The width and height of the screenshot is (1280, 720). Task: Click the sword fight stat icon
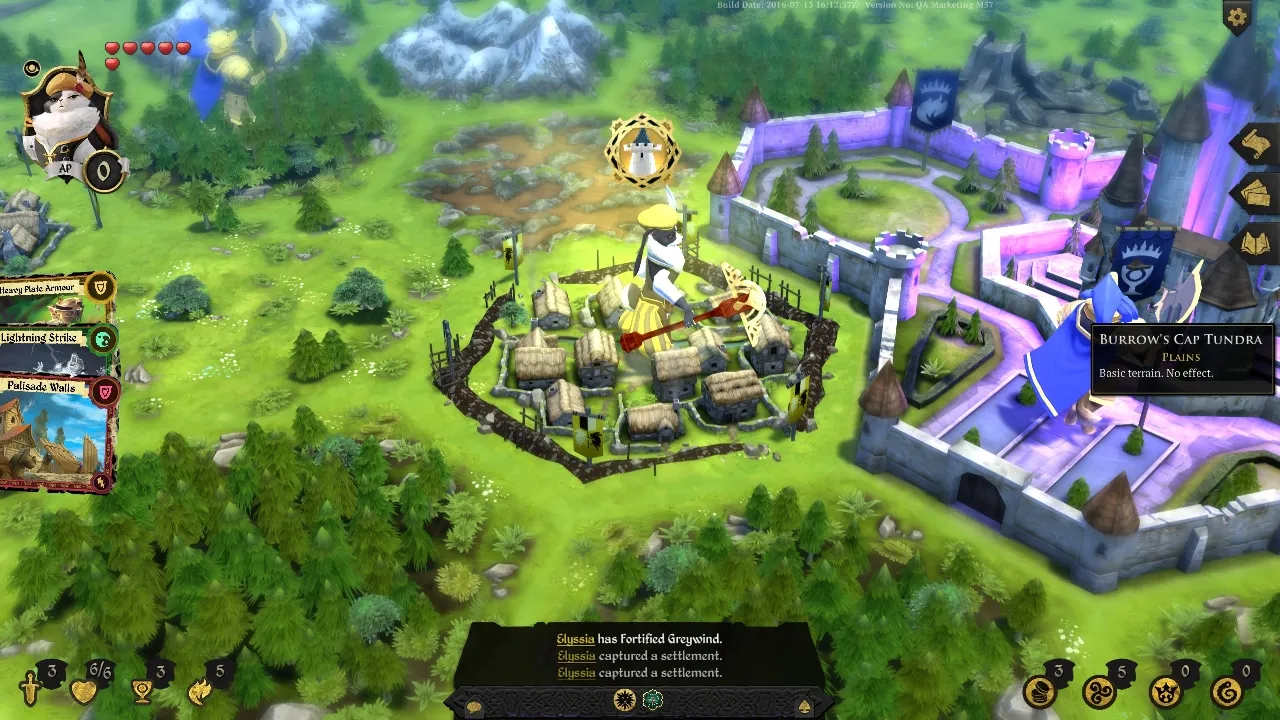coord(32,689)
